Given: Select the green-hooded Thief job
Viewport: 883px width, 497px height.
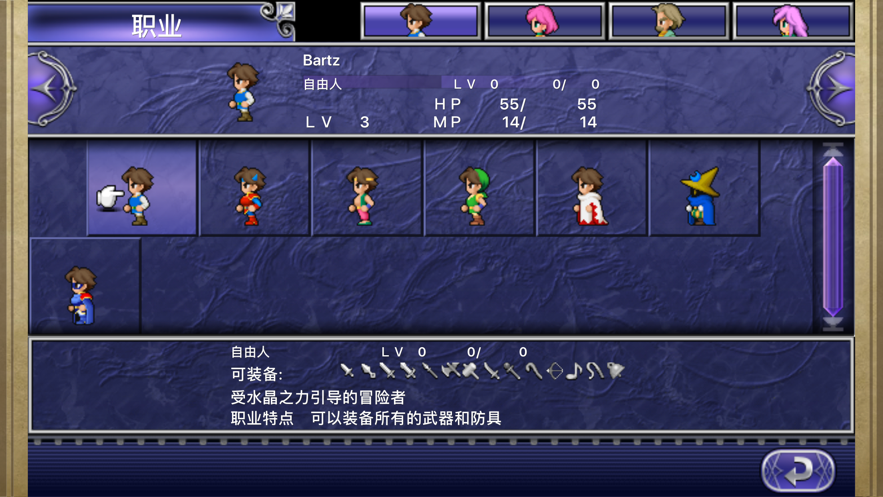Looking at the screenshot, I should [x=479, y=189].
